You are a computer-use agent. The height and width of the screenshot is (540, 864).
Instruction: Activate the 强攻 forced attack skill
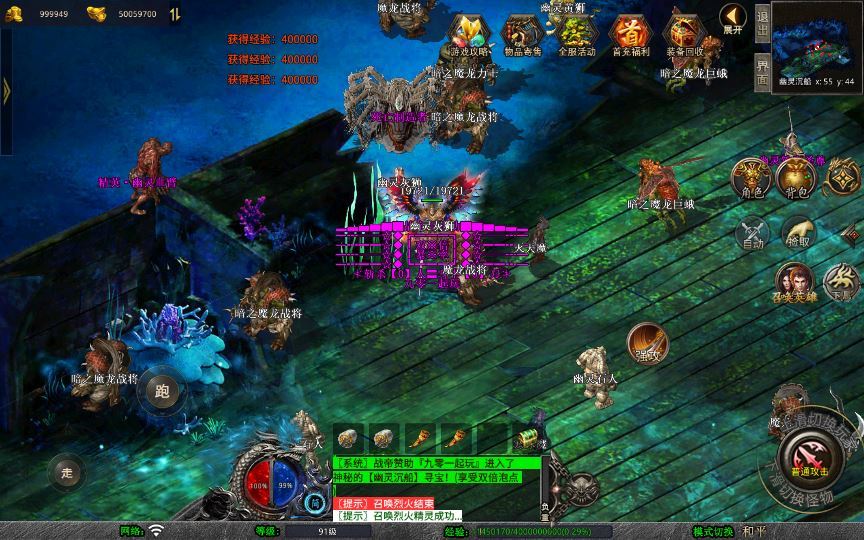click(x=647, y=343)
